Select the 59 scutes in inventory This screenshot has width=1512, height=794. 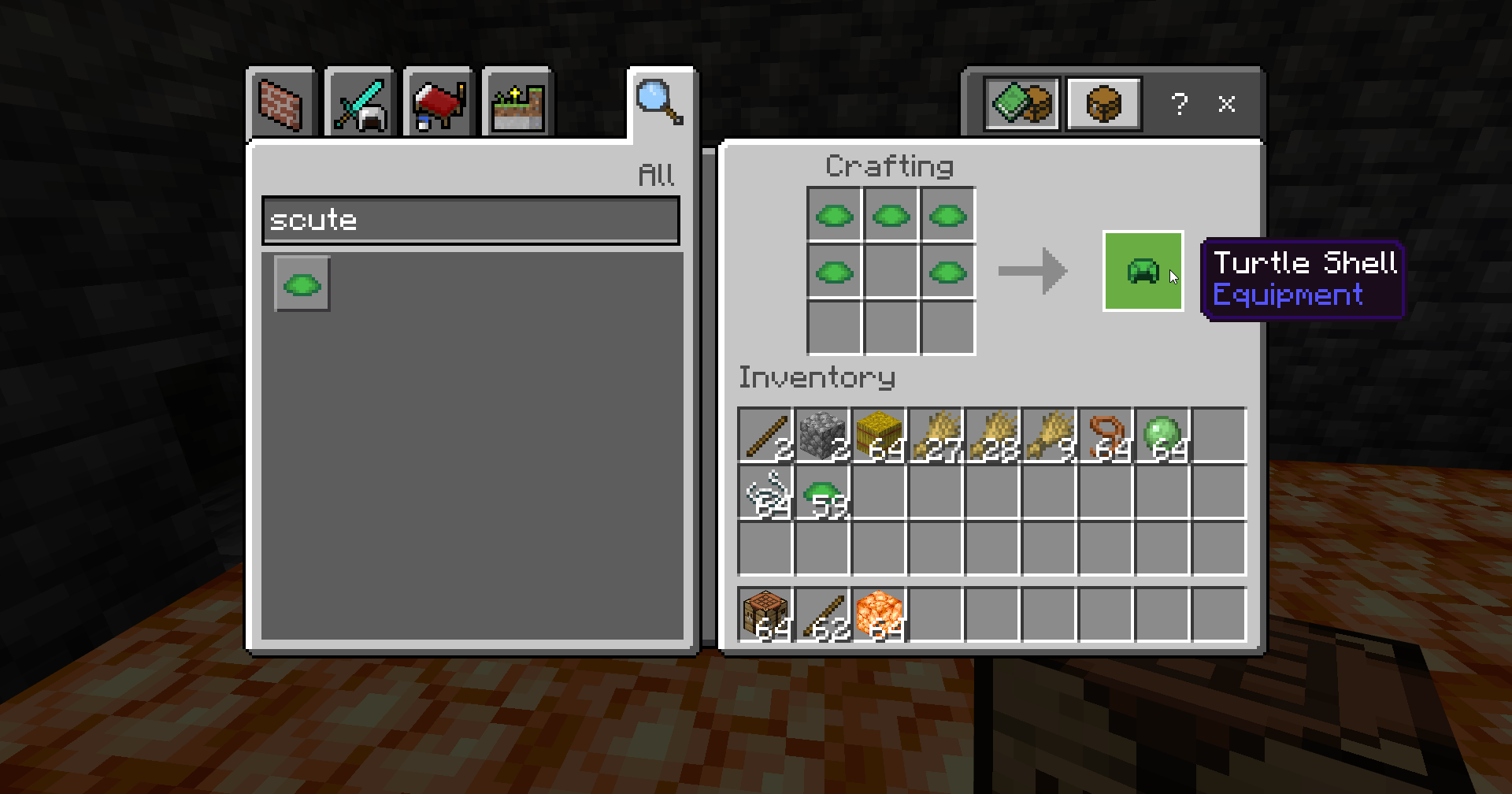pyautogui.click(x=822, y=493)
